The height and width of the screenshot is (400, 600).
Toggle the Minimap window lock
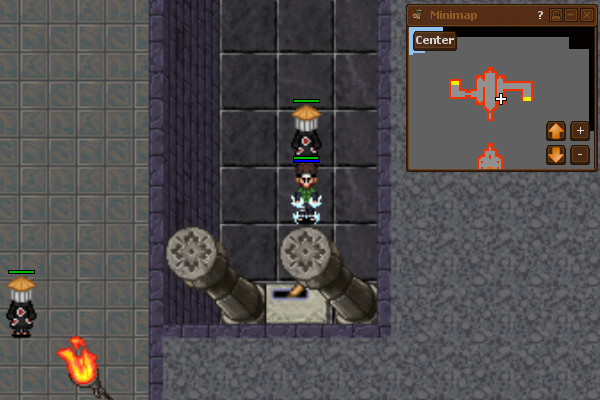coord(556,15)
